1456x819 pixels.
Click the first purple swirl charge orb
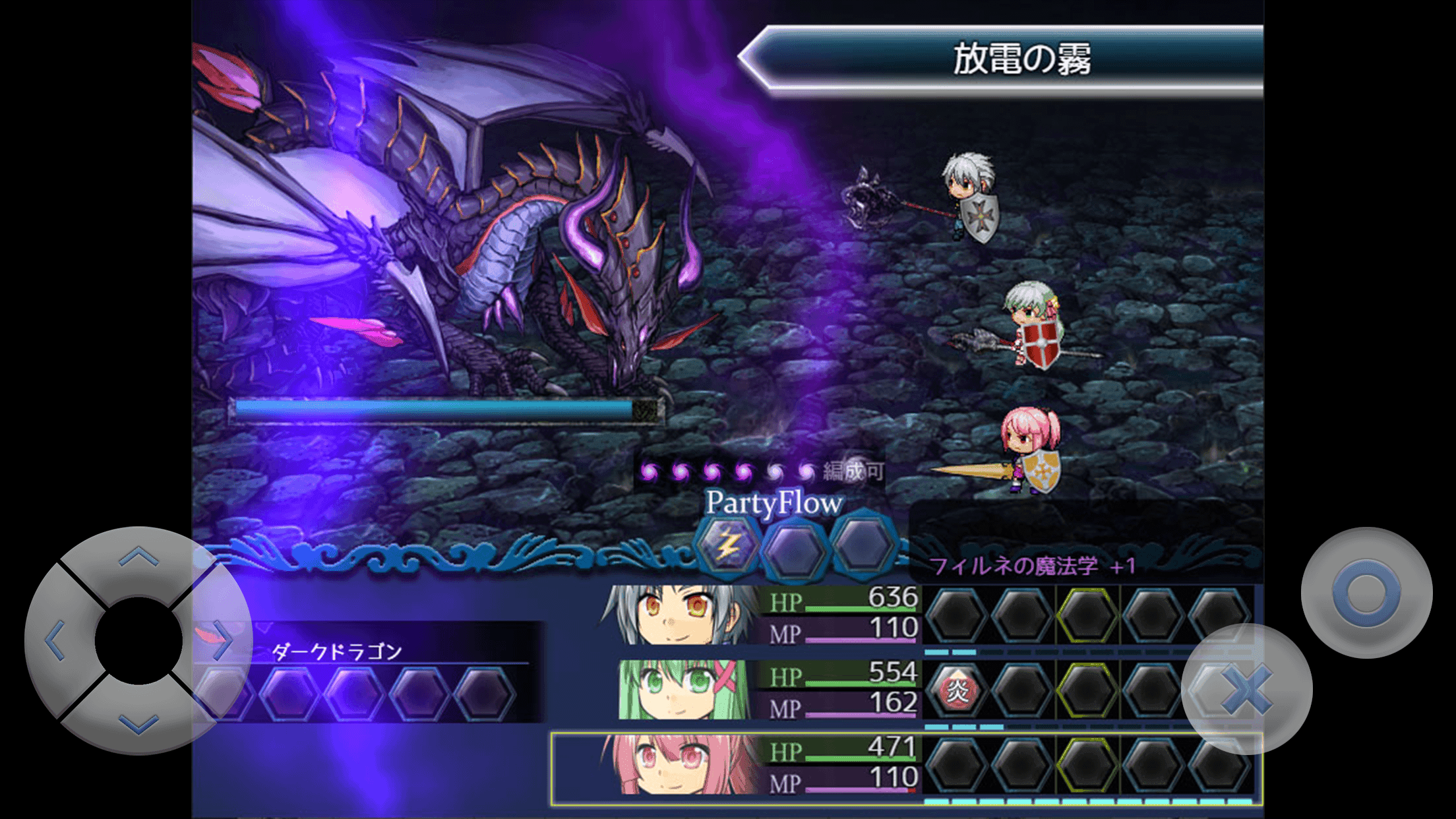tap(650, 470)
